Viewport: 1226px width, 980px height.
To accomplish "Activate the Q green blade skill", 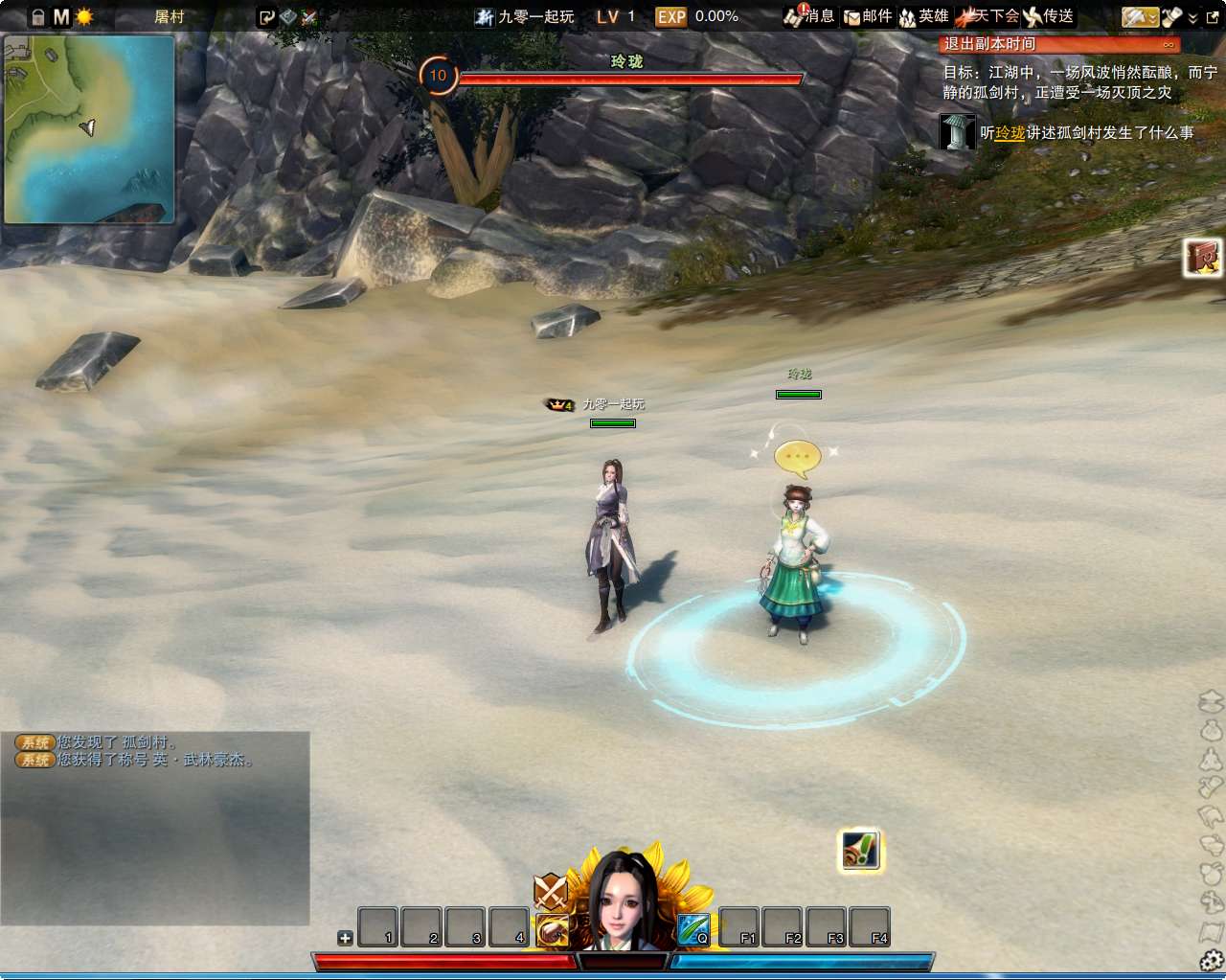I will coord(693,929).
